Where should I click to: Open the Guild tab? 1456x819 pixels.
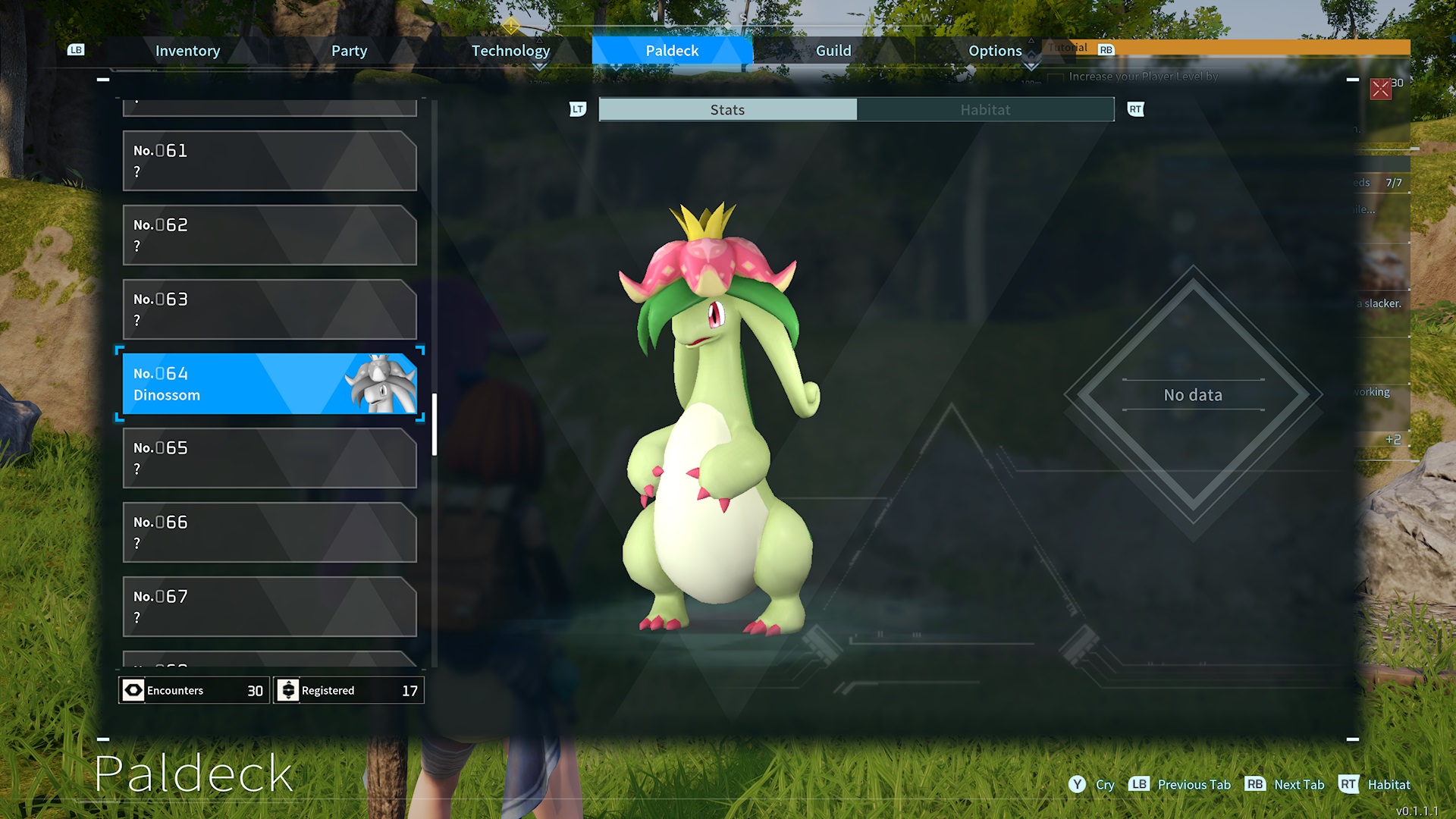point(833,51)
